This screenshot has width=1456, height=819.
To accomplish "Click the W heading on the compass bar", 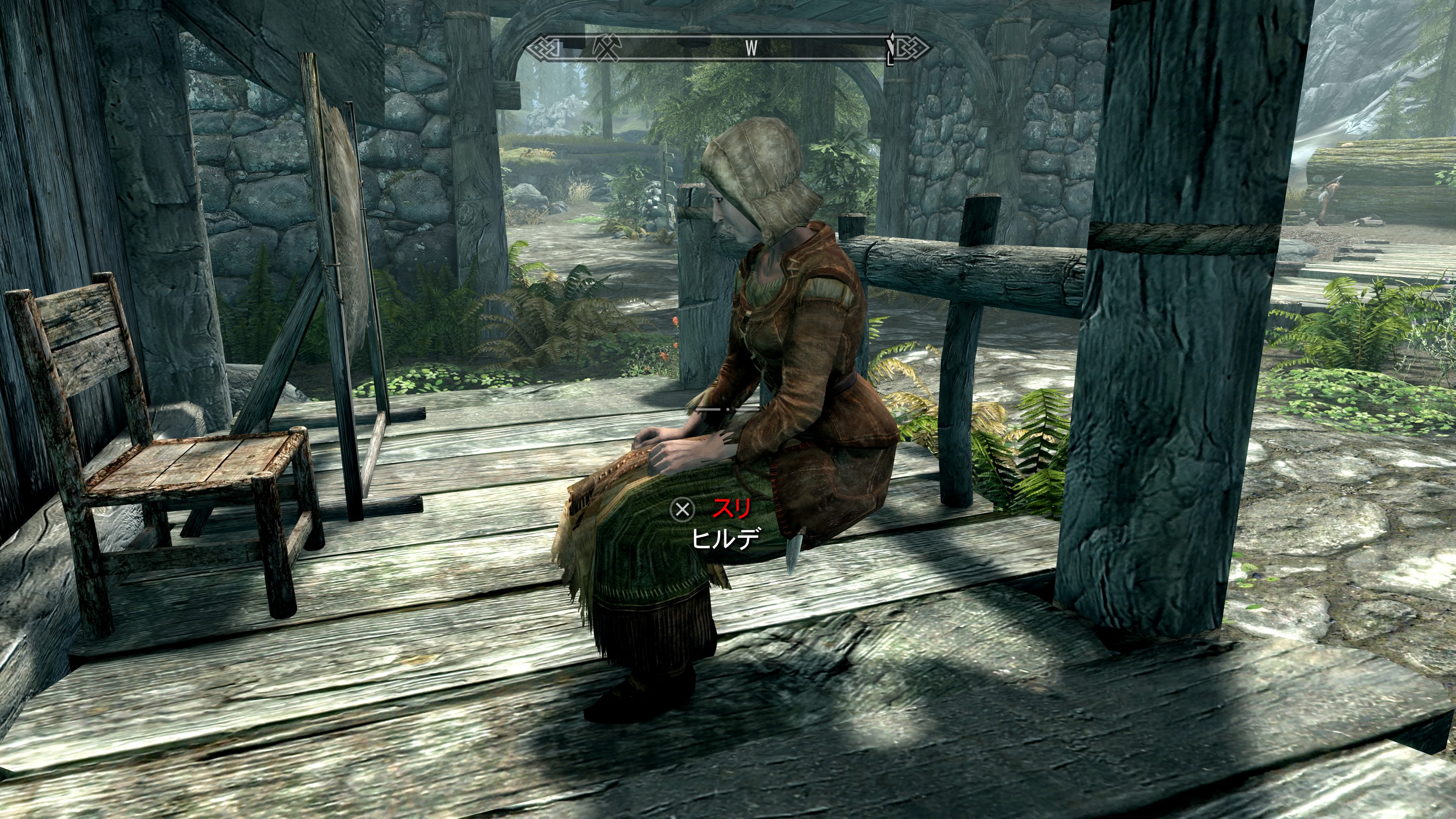I will pos(751,49).
